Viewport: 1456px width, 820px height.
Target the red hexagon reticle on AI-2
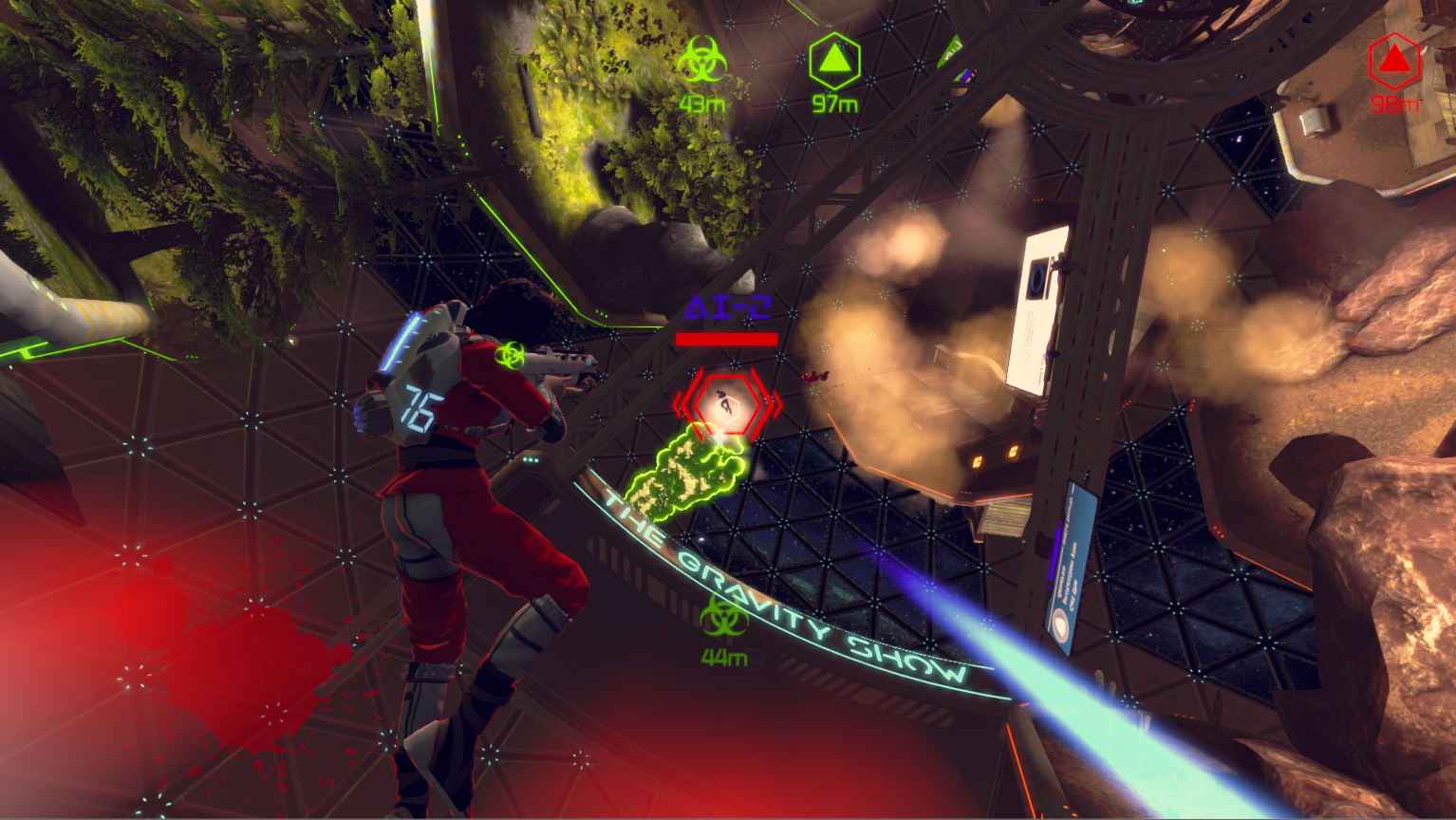click(726, 405)
